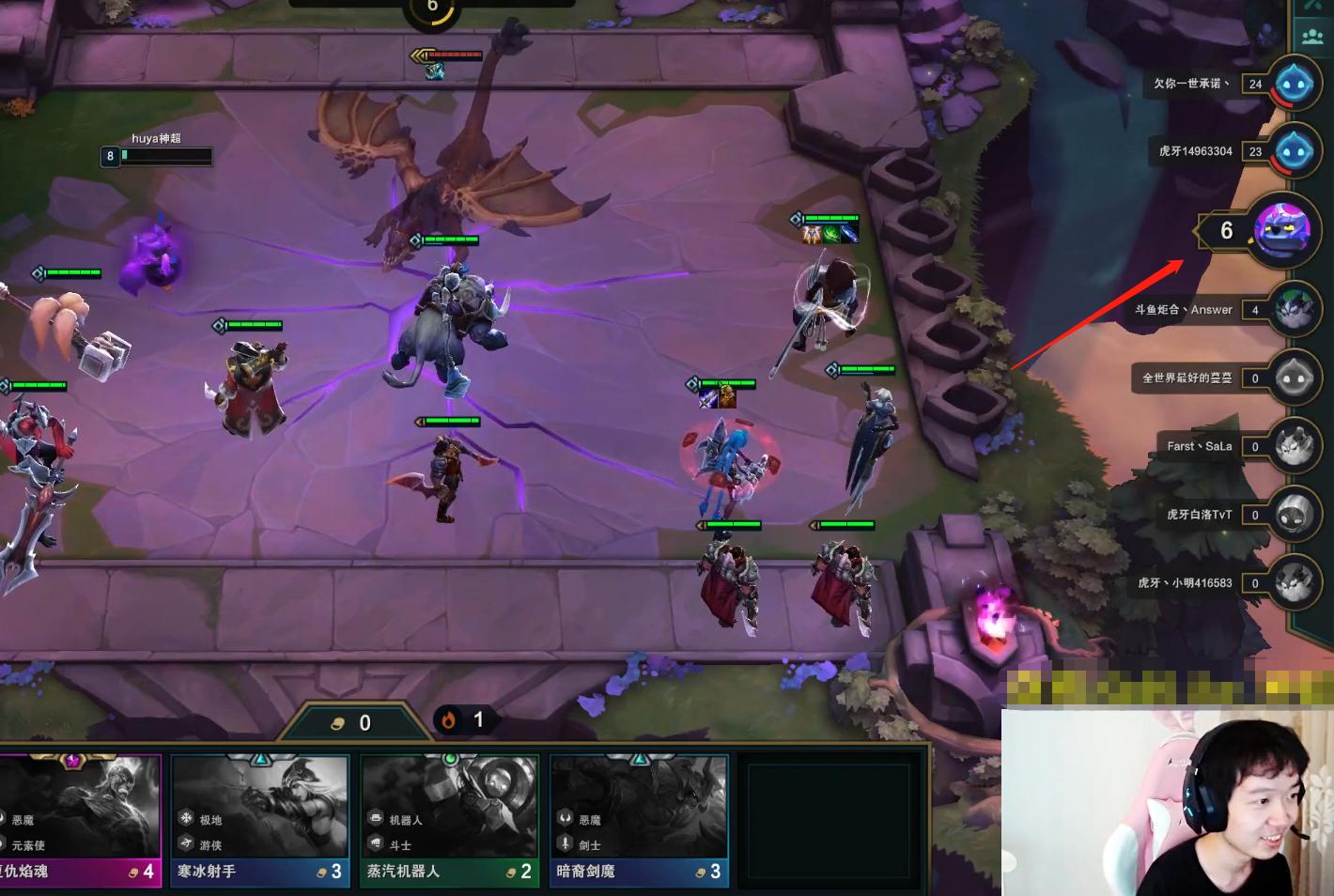Toggle the players scoreboard icon

[1312, 37]
